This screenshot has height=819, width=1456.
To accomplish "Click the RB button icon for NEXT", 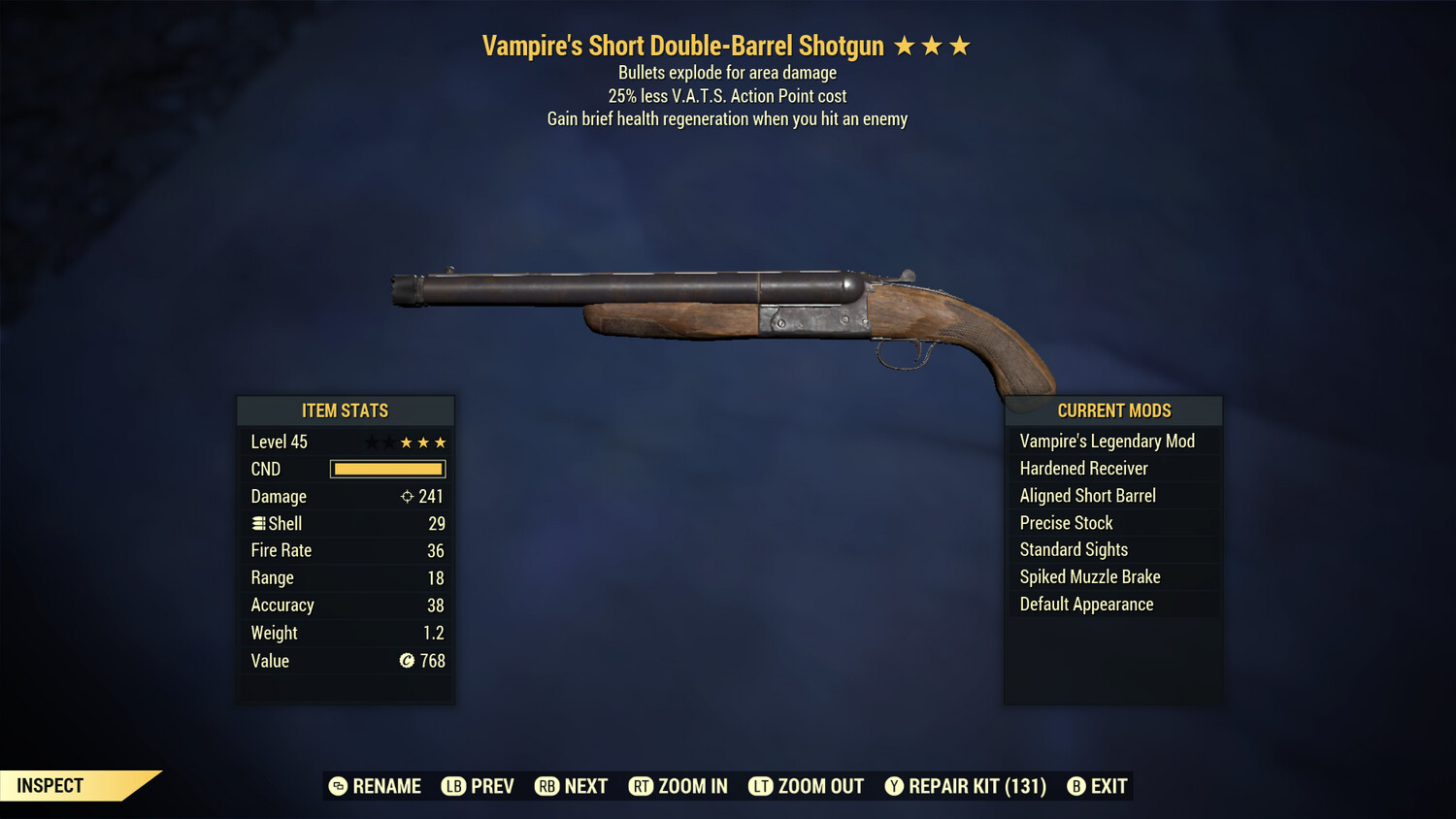I will point(545,786).
